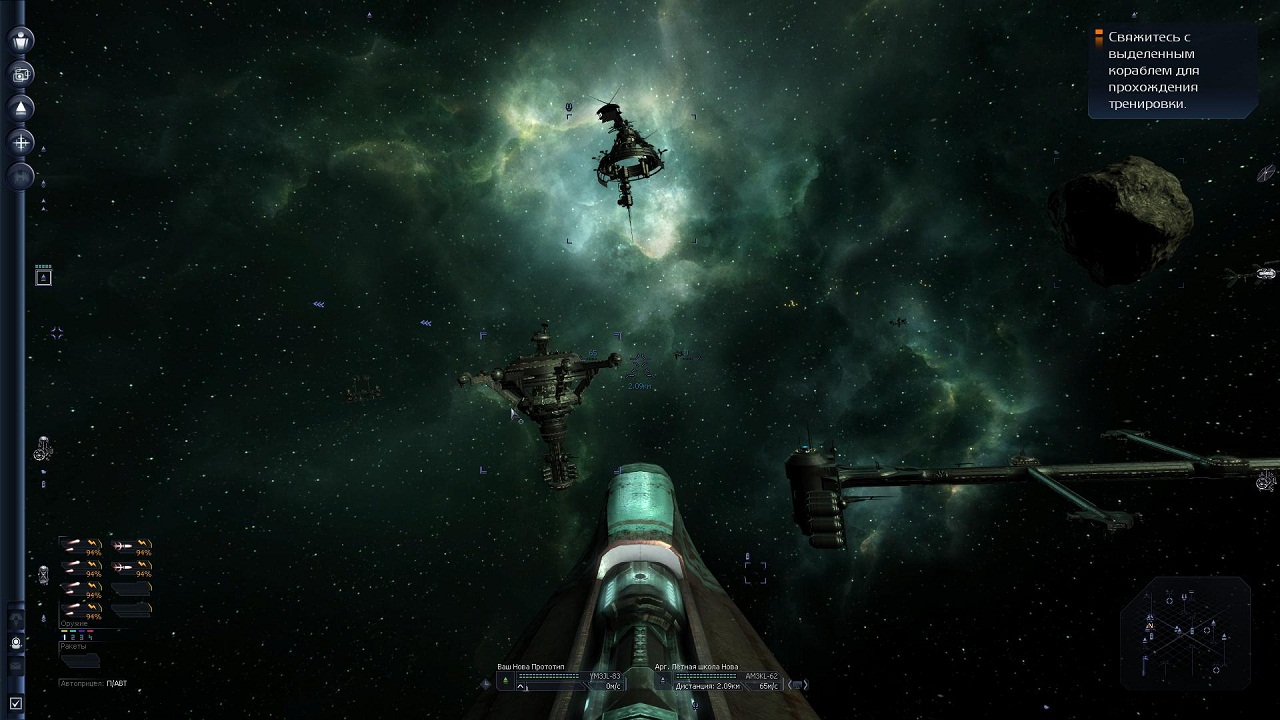Click the camera view sidebar button

pos(21,74)
